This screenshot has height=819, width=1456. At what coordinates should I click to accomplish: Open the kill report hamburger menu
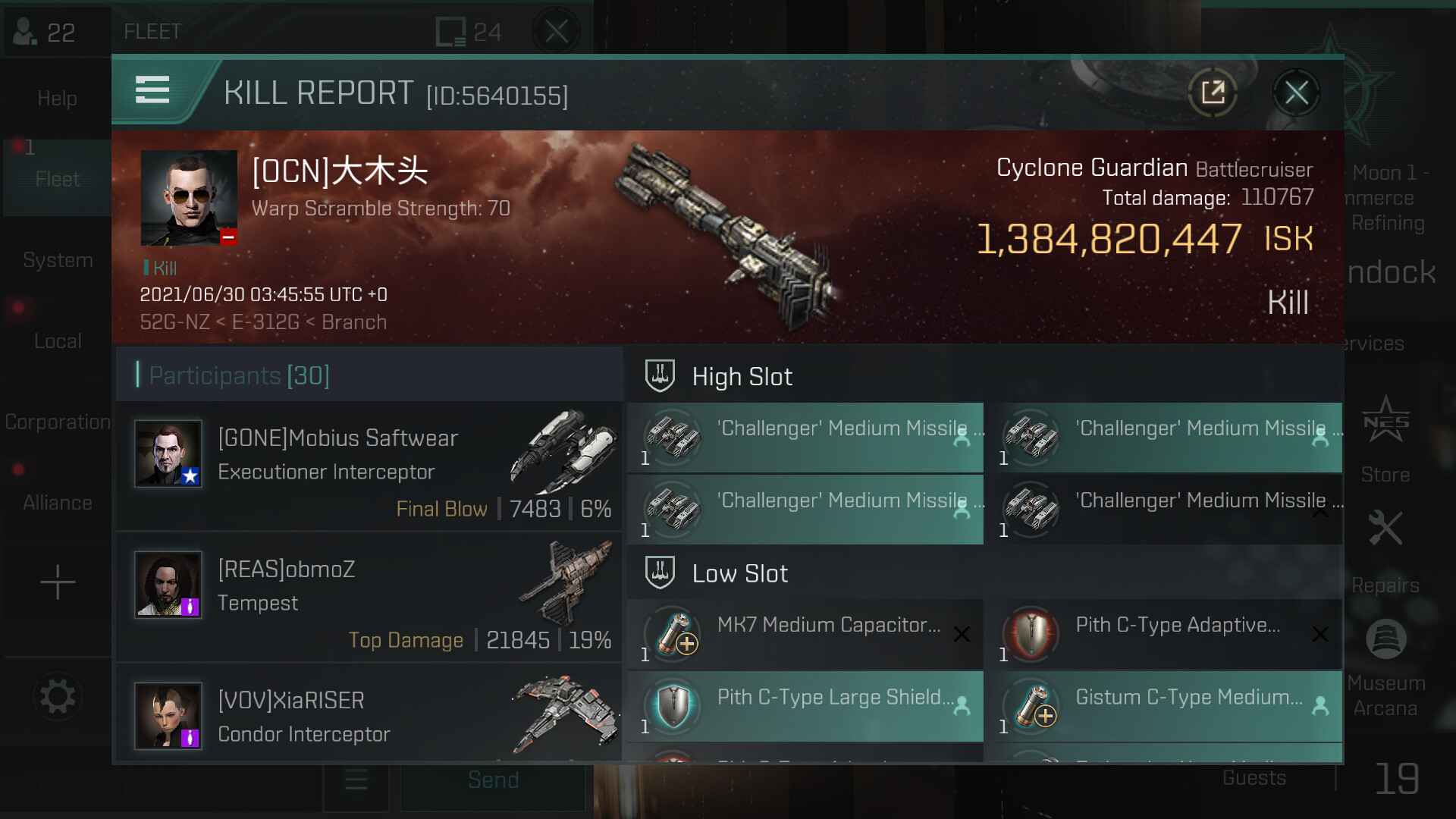(x=152, y=90)
